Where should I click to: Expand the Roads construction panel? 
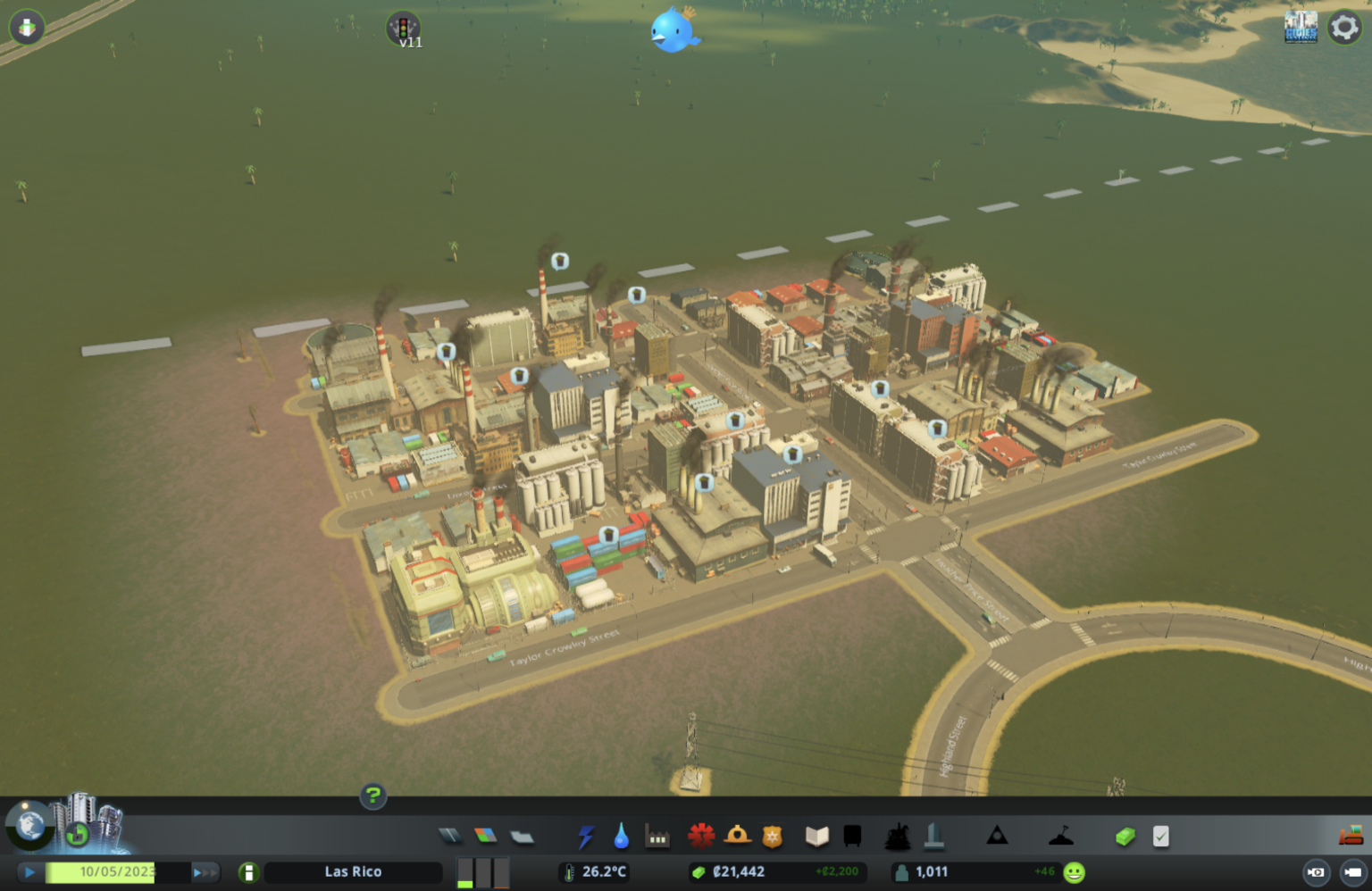(451, 835)
